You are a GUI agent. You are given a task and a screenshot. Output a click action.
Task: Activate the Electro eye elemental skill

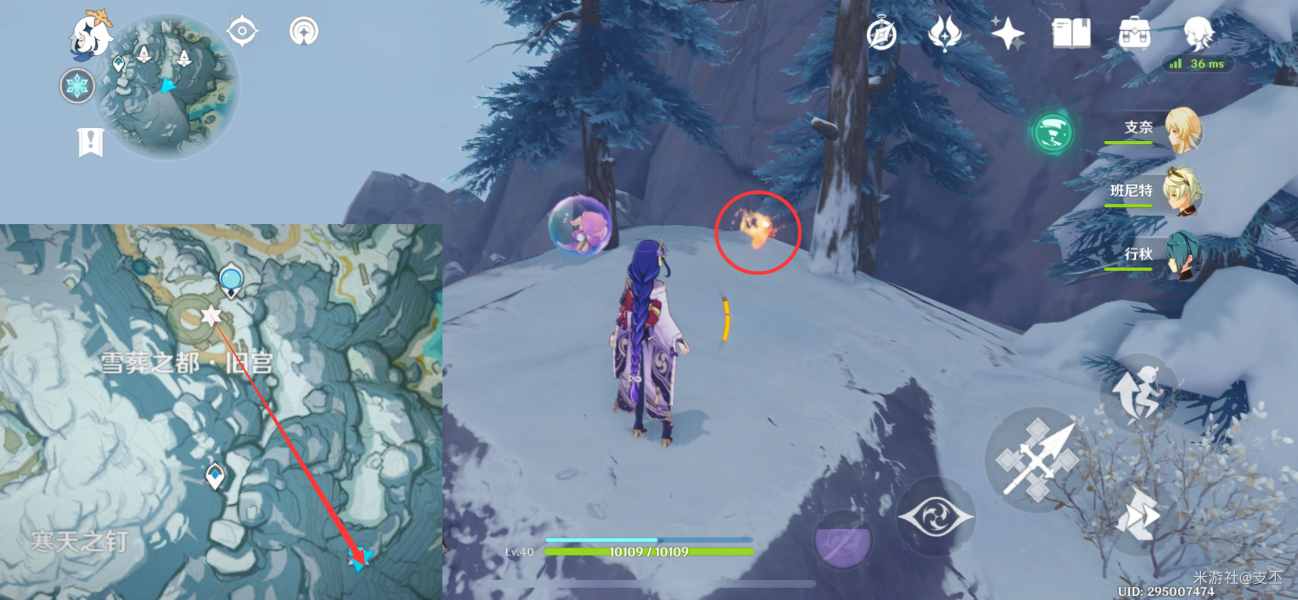[935, 516]
